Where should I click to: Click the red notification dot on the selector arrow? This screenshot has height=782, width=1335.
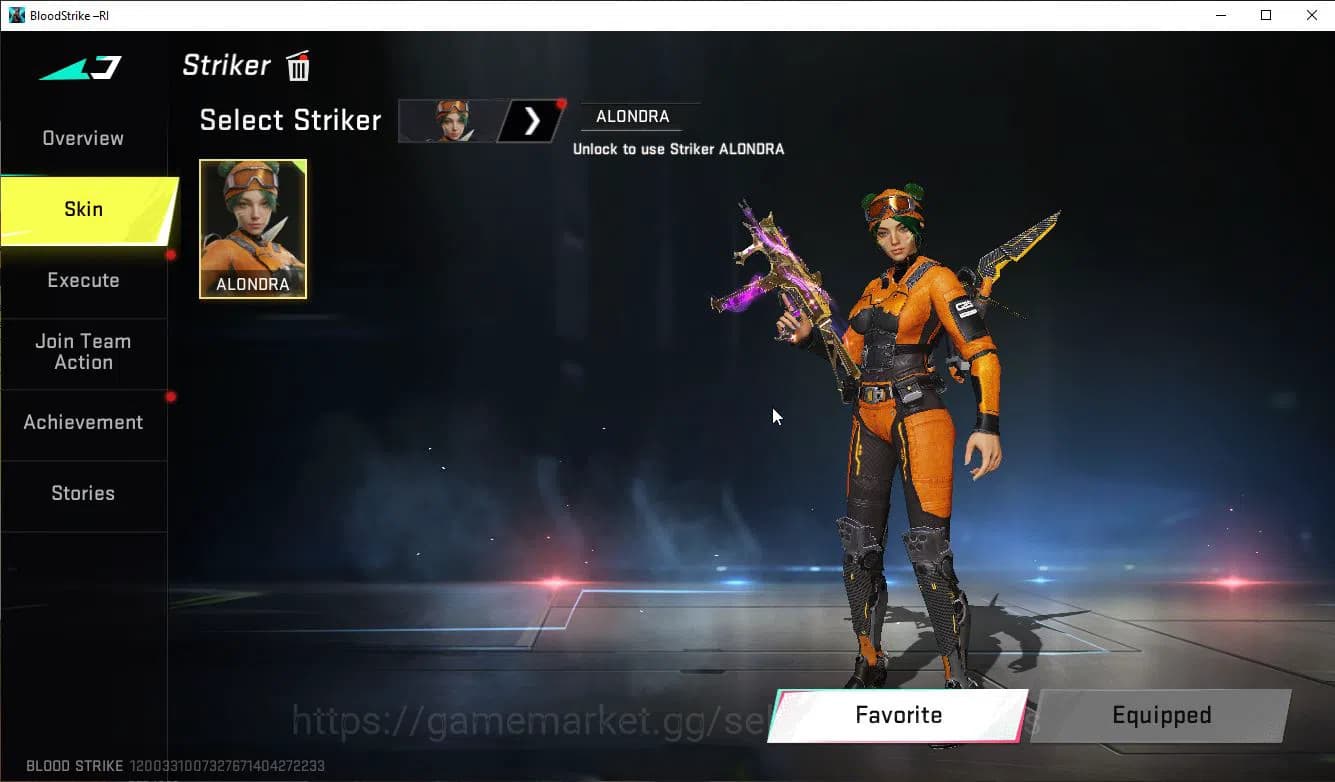coord(562,103)
